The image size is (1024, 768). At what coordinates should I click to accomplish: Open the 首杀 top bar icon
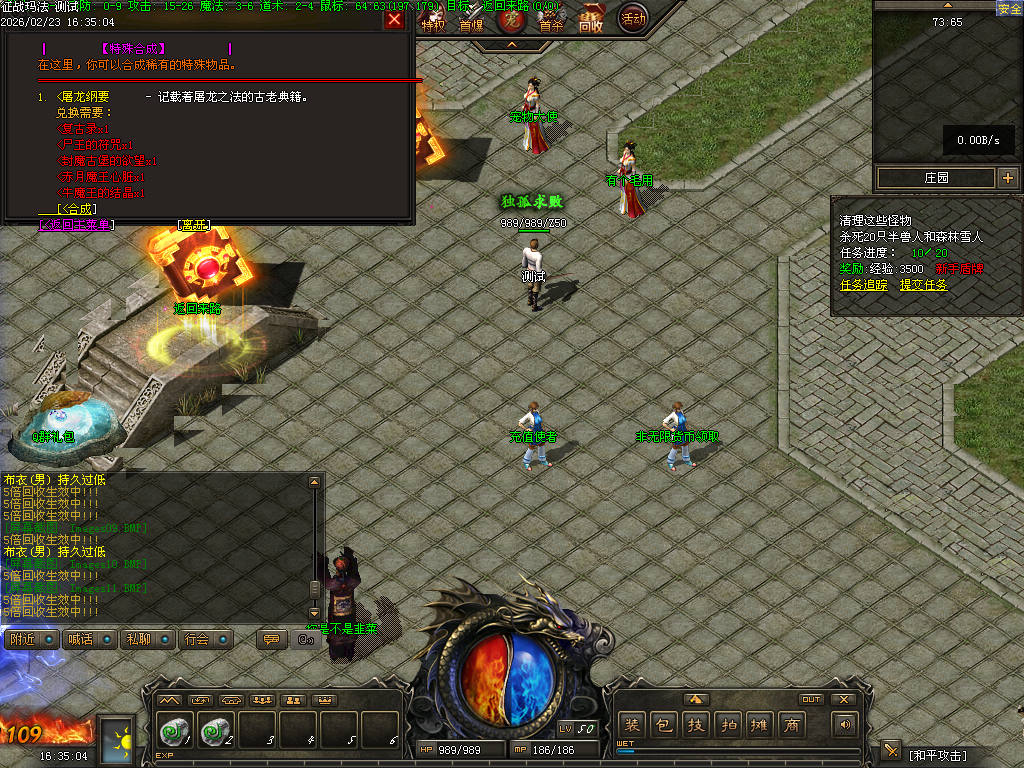551,24
